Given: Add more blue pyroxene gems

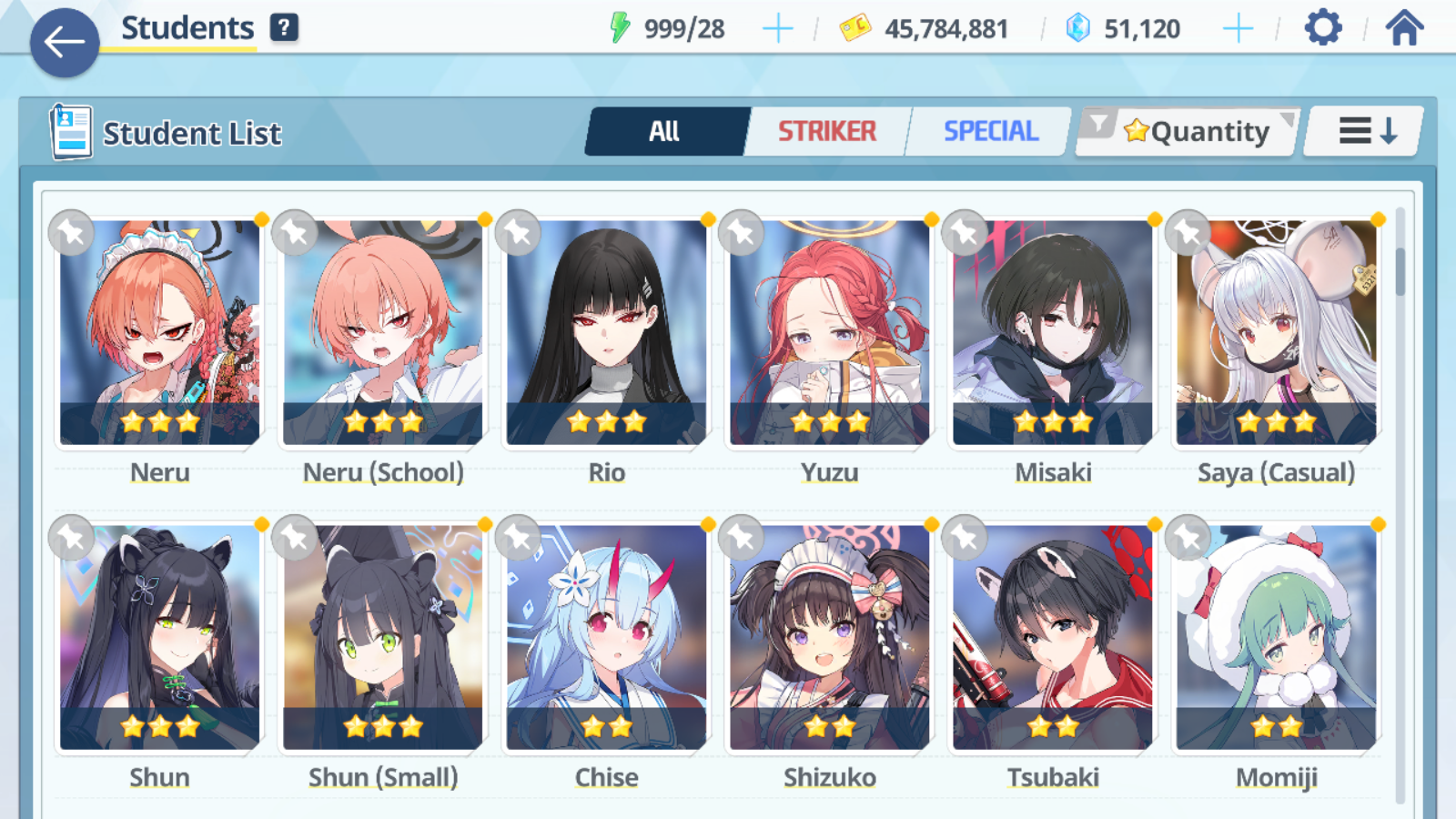Looking at the screenshot, I should 1238,29.
